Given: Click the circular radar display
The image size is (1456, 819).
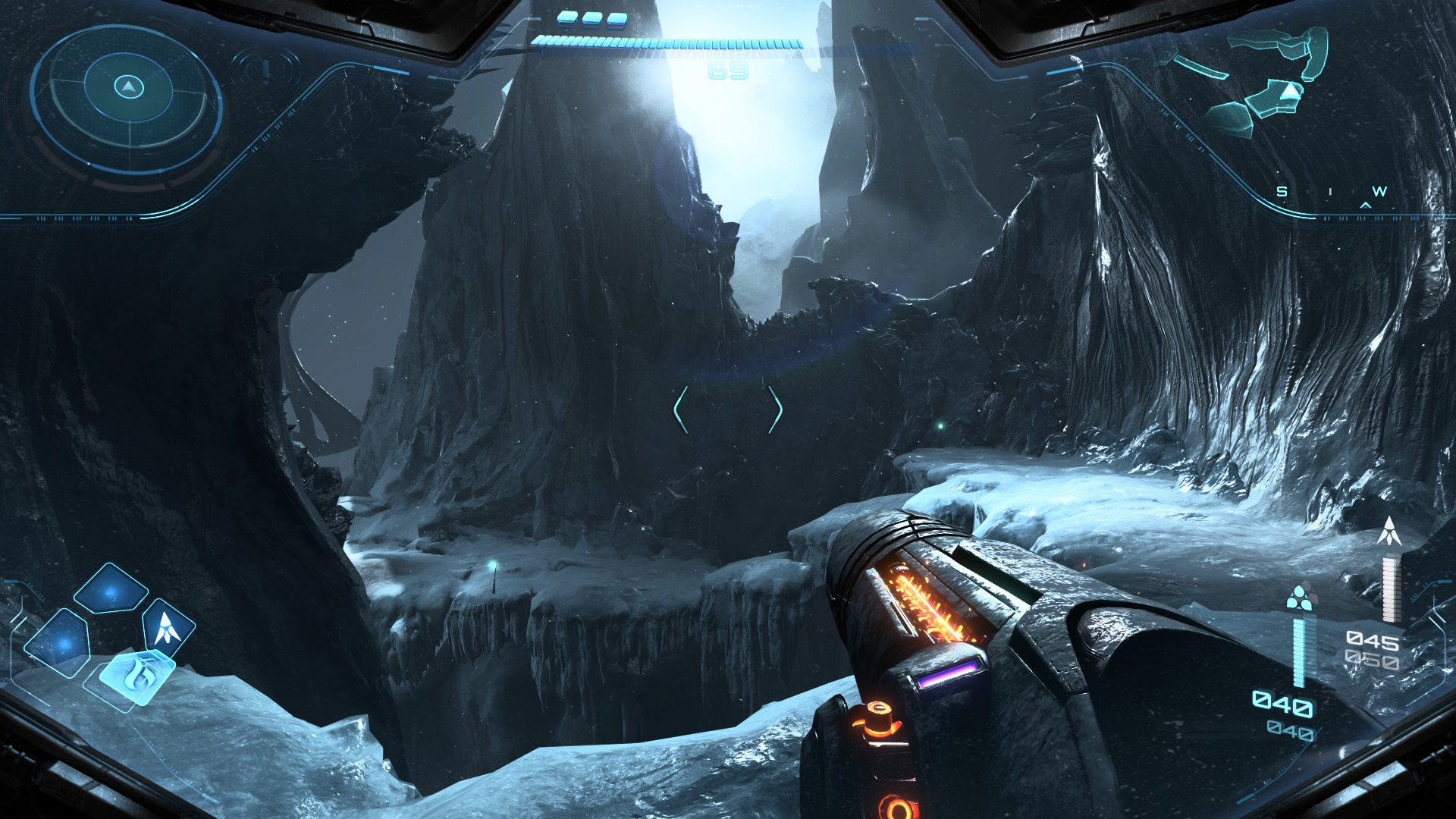Looking at the screenshot, I should click(128, 96).
